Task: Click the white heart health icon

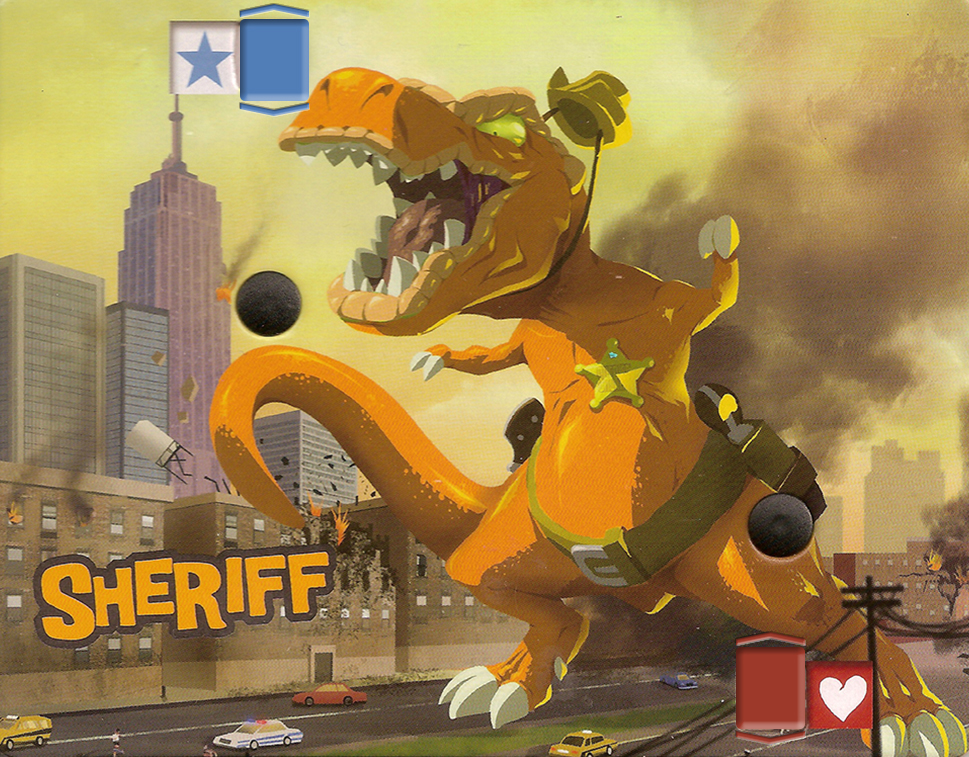Action: coord(840,695)
